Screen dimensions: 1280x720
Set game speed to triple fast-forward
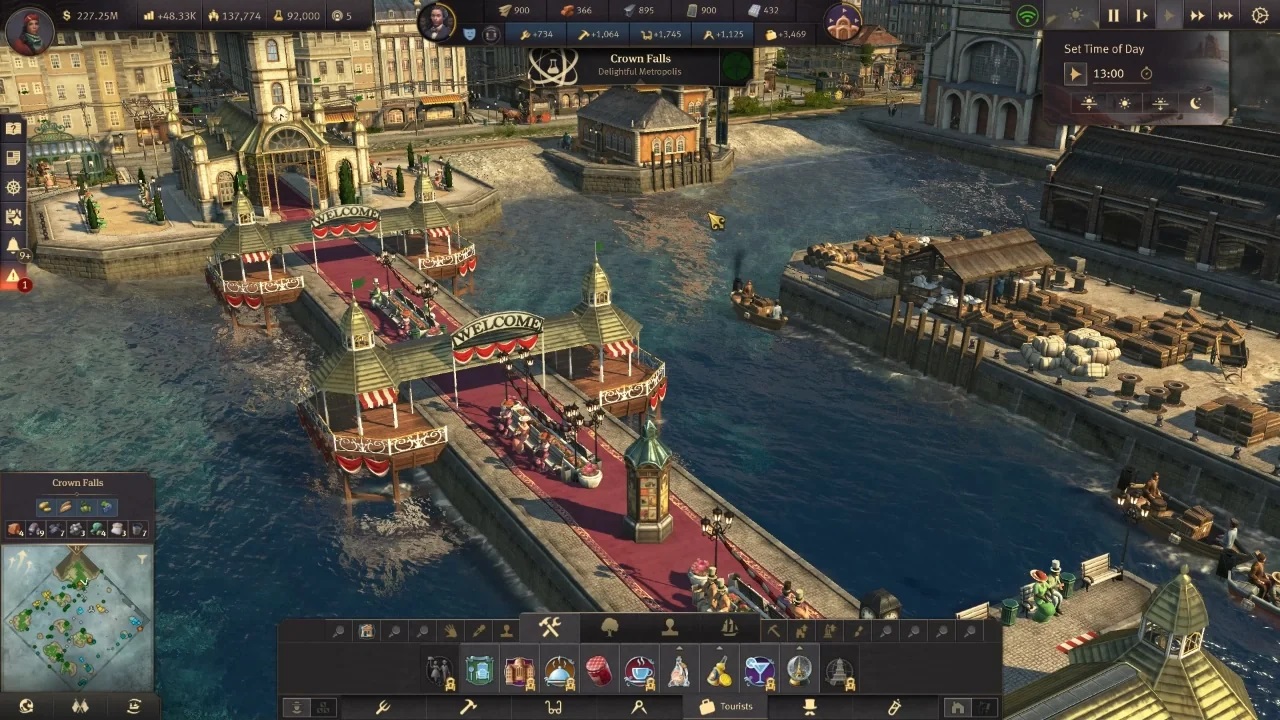click(1225, 15)
